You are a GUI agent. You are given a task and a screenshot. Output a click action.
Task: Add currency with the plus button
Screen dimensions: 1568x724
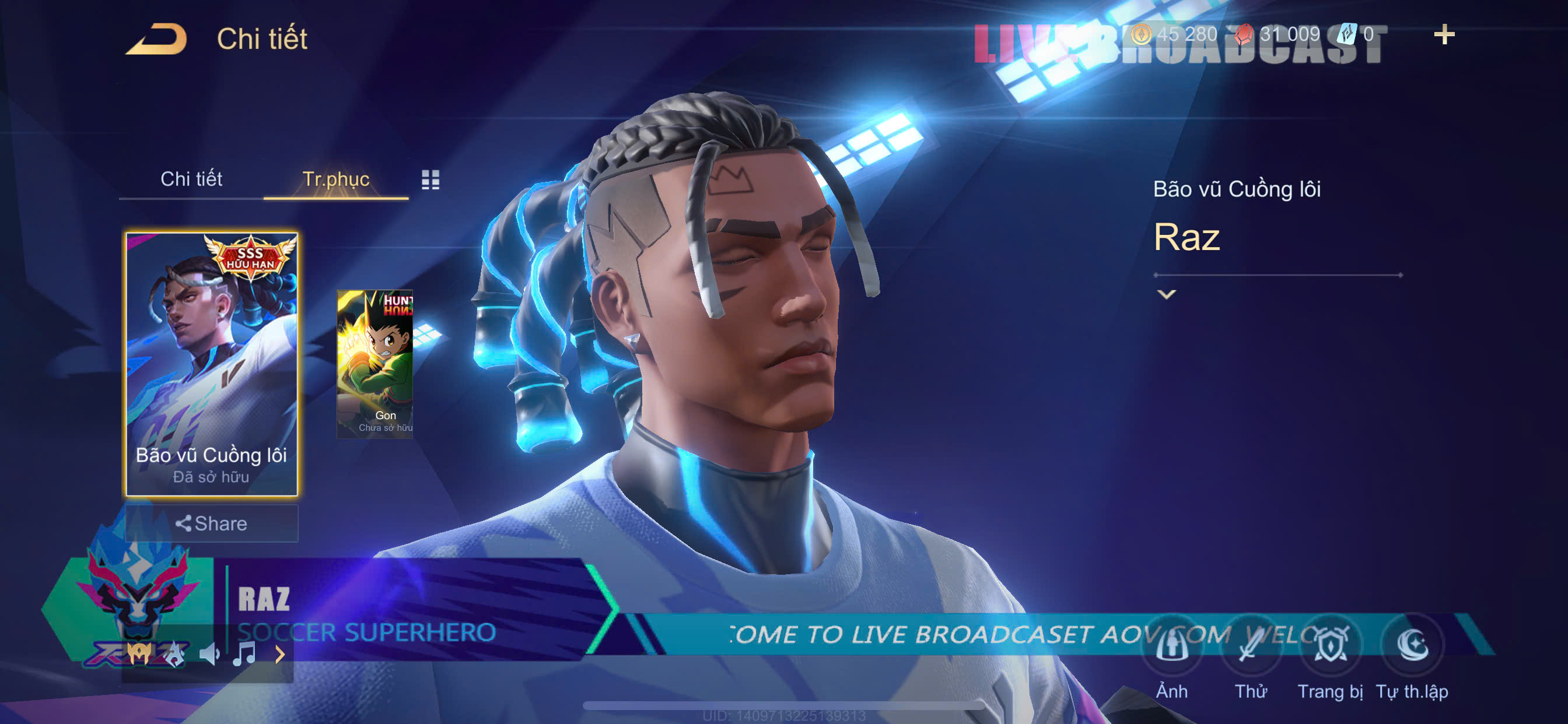coord(1444,34)
